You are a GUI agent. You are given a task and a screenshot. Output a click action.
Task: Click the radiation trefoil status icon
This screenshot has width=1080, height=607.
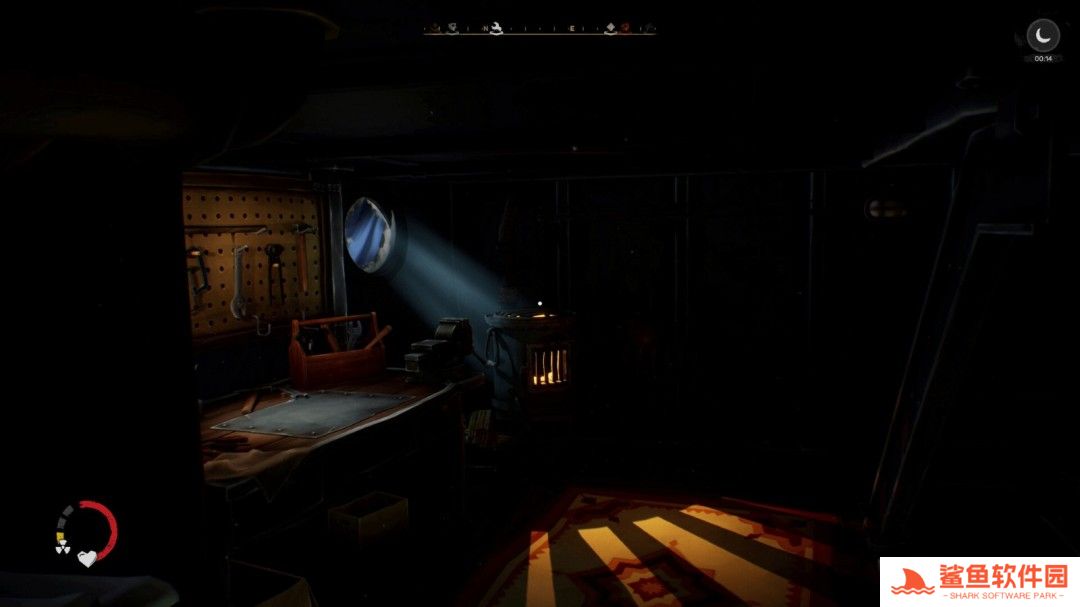61,548
